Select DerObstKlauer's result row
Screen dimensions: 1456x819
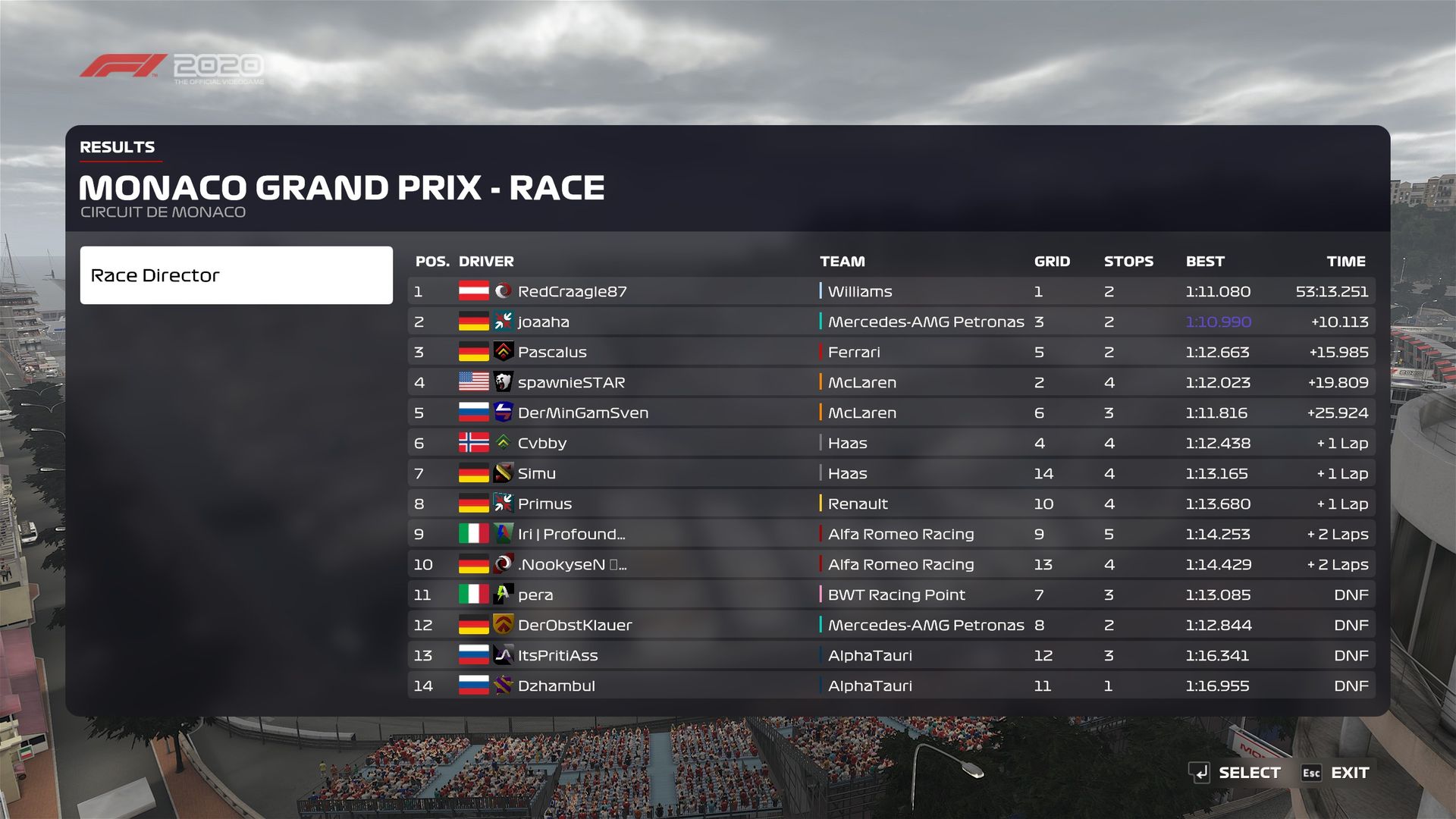click(x=891, y=625)
